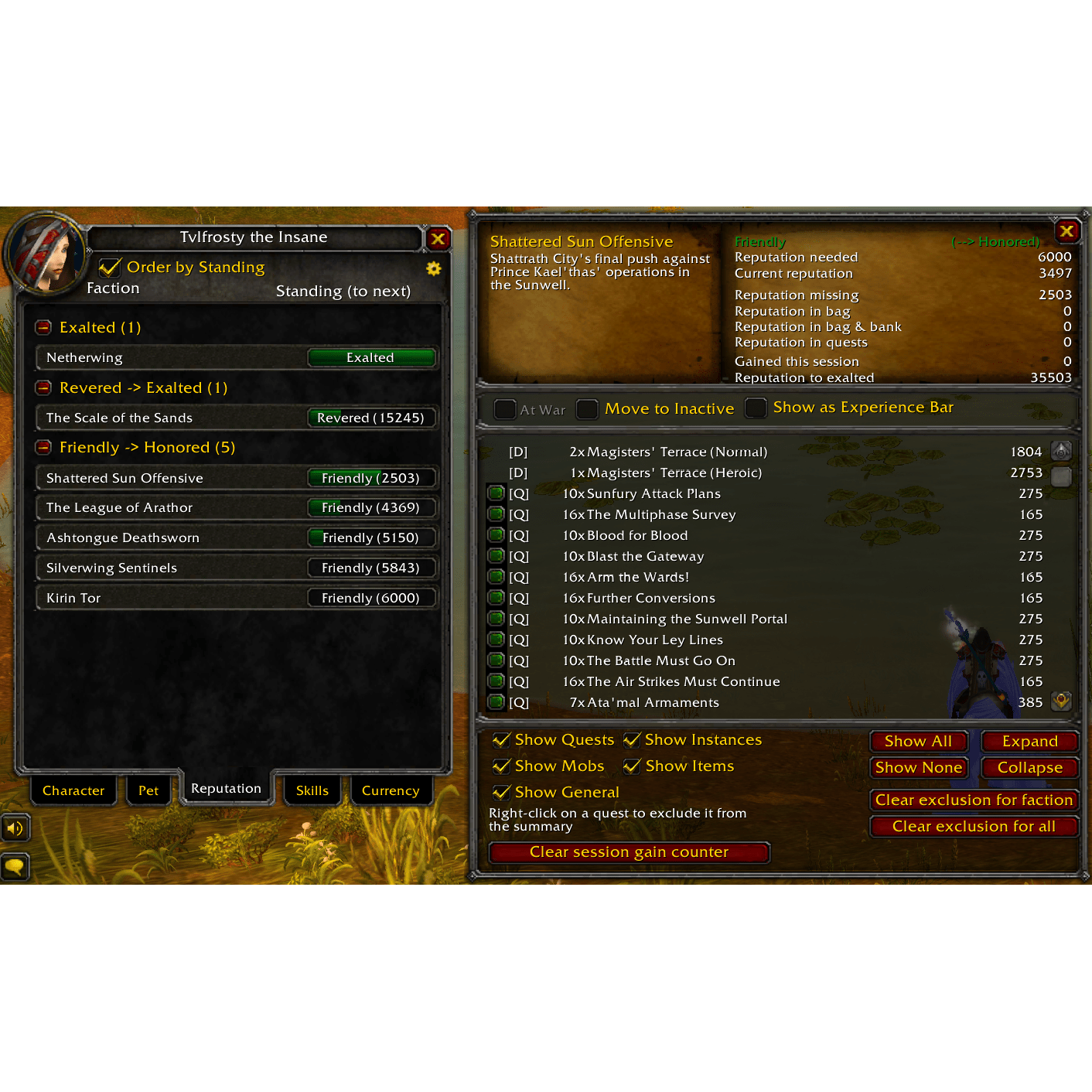Collapse the Exalted (1) reputation group

click(x=43, y=327)
